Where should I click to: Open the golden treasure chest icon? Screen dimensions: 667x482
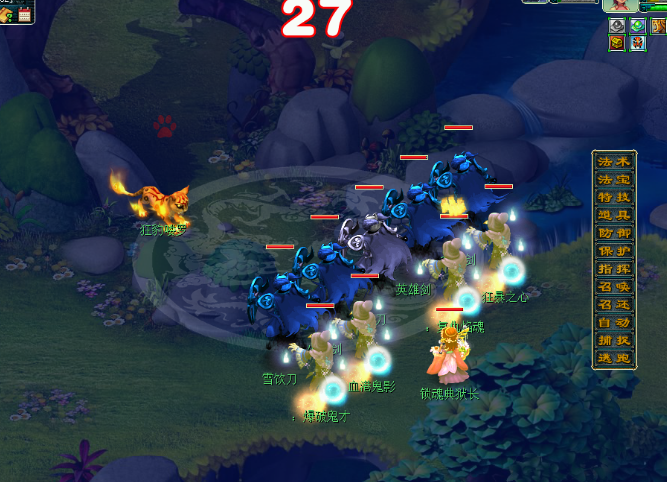point(617,43)
